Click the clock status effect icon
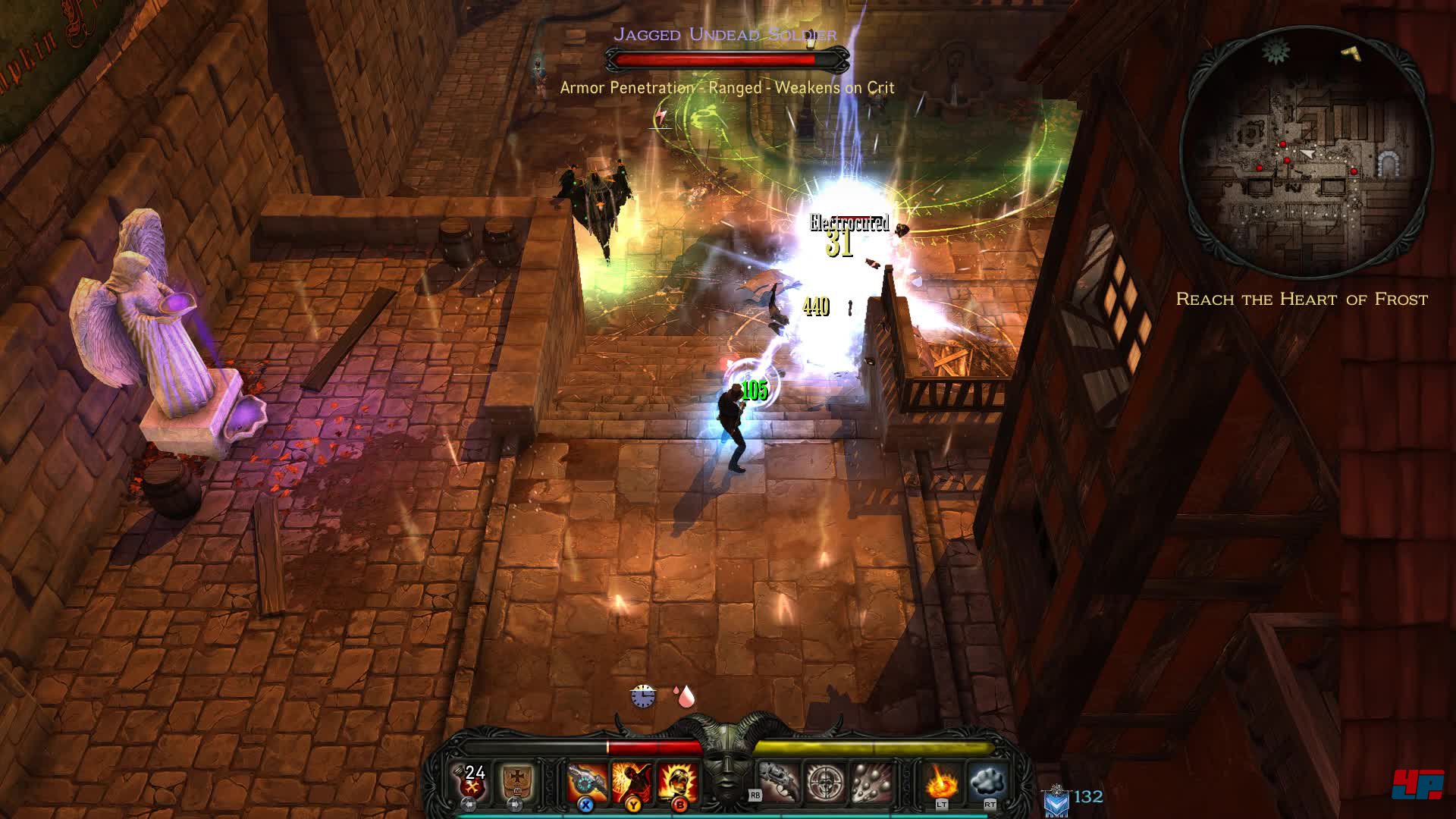The image size is (1456, 819). pos(642,695)
